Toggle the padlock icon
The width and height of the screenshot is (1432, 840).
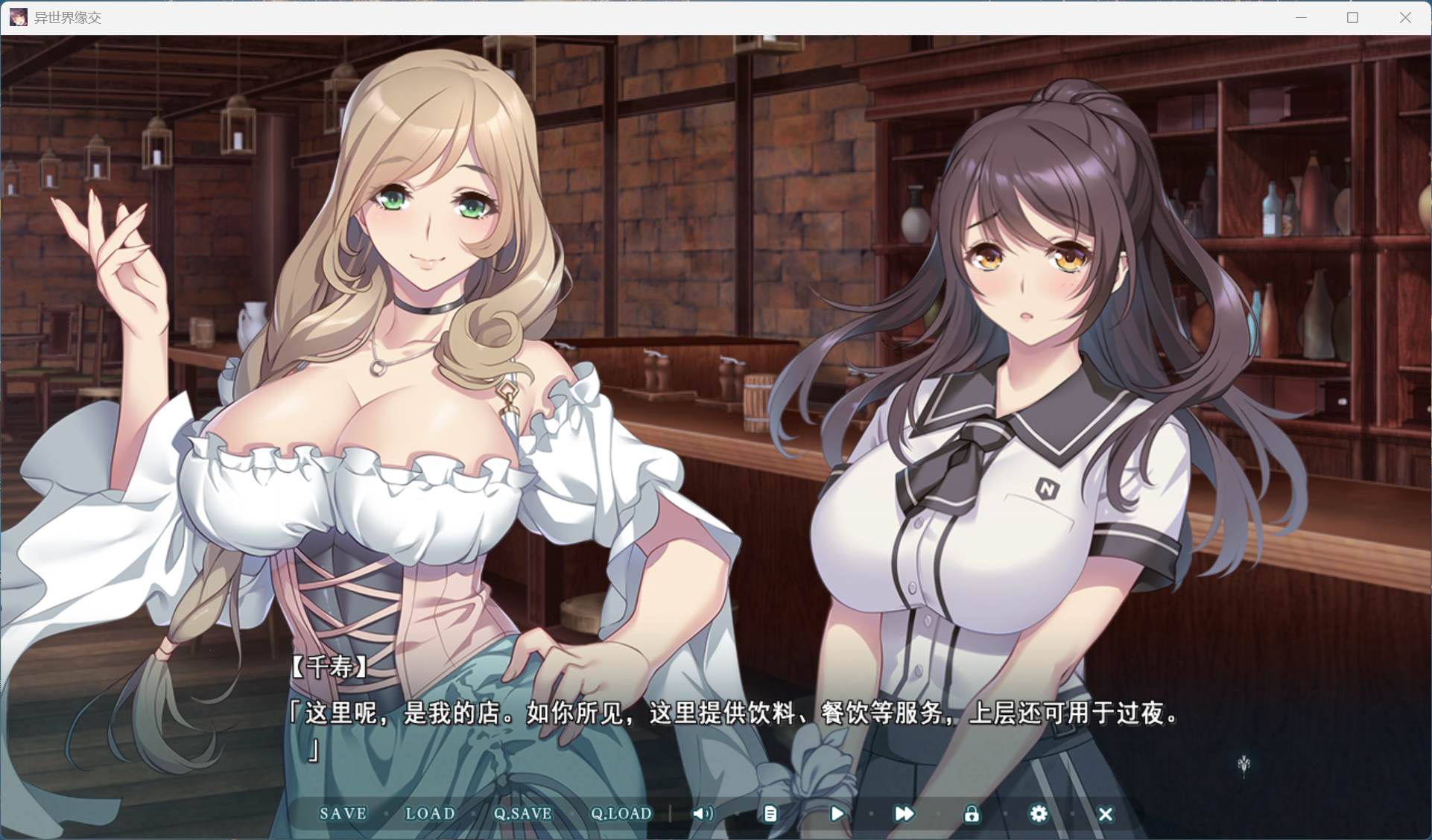click(972, 814)
